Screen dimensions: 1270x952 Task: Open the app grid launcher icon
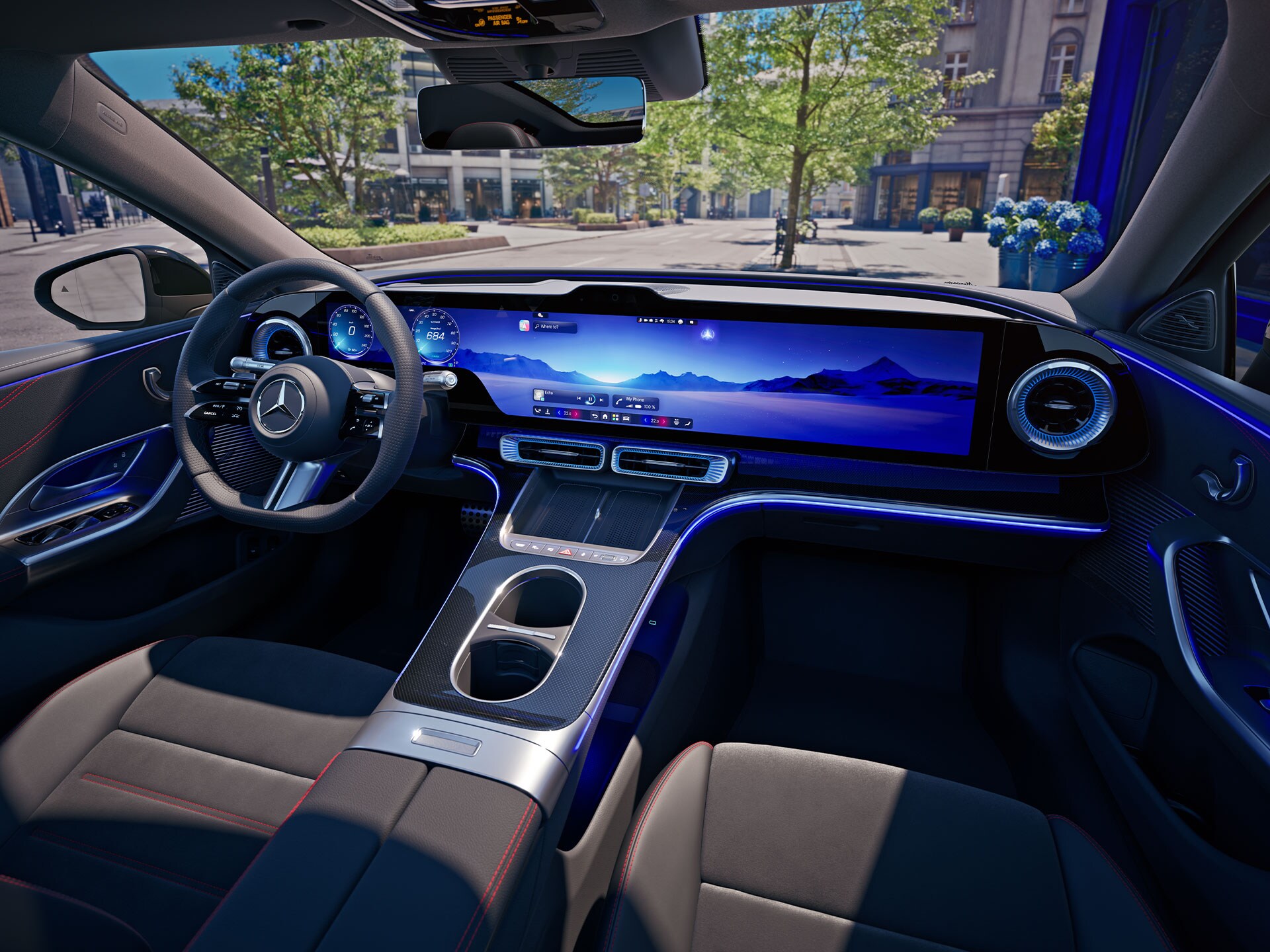pyautogui.click(x=615, y=418)
